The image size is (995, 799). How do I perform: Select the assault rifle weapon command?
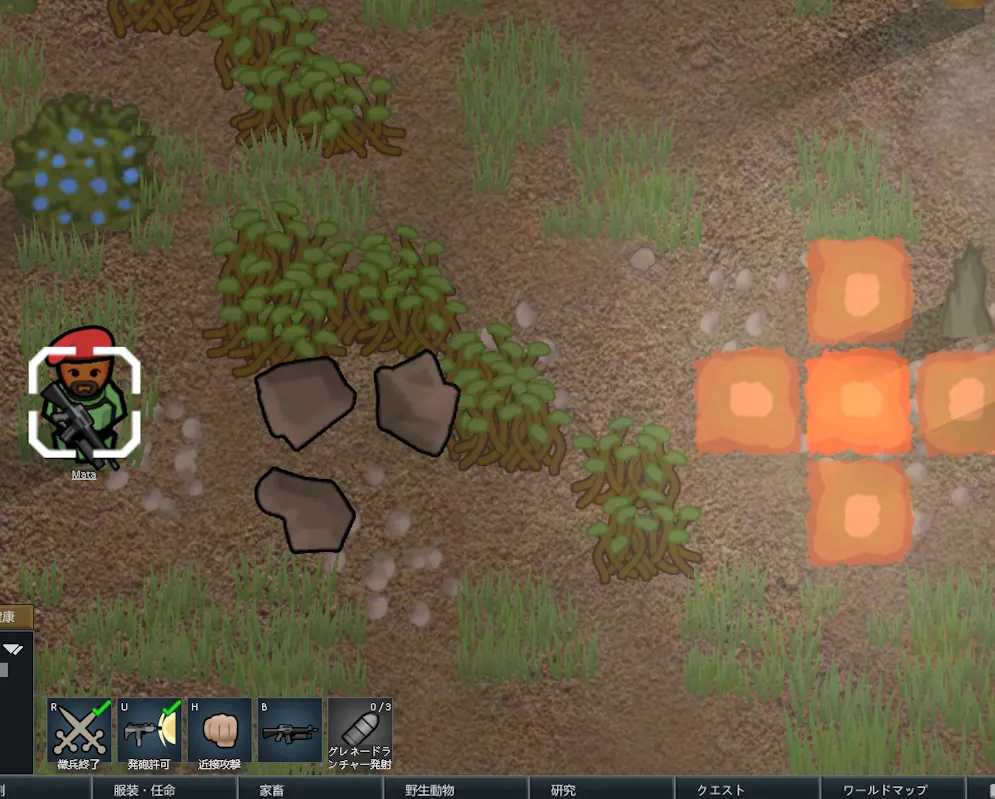pos(289,731)
